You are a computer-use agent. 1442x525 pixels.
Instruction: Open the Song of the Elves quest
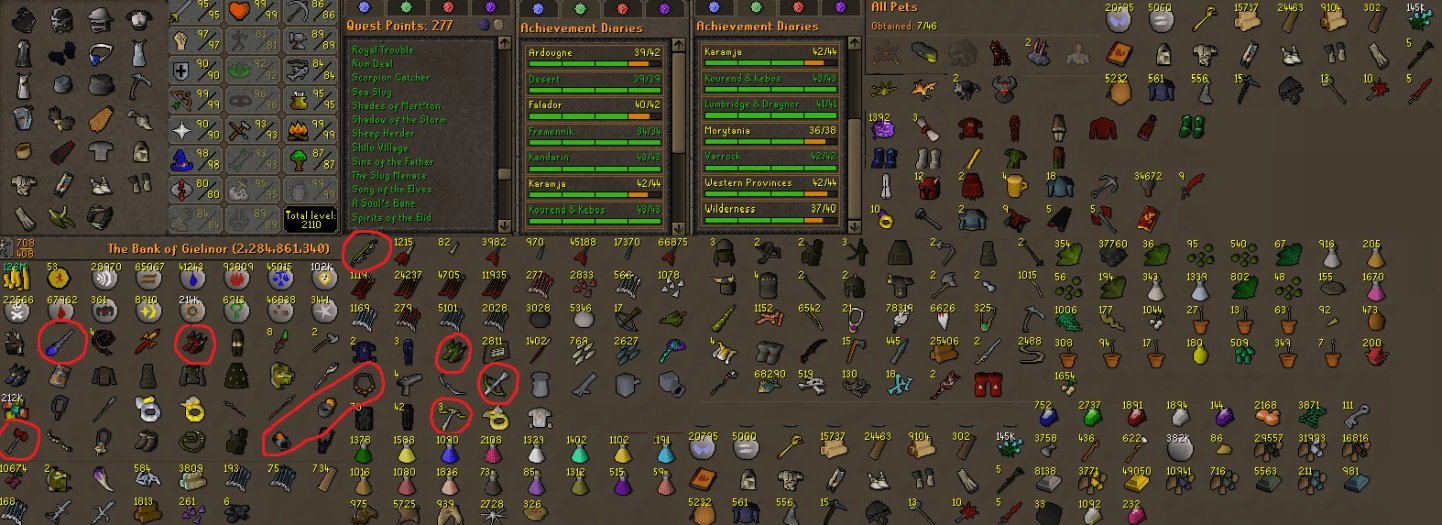point(391,189)
